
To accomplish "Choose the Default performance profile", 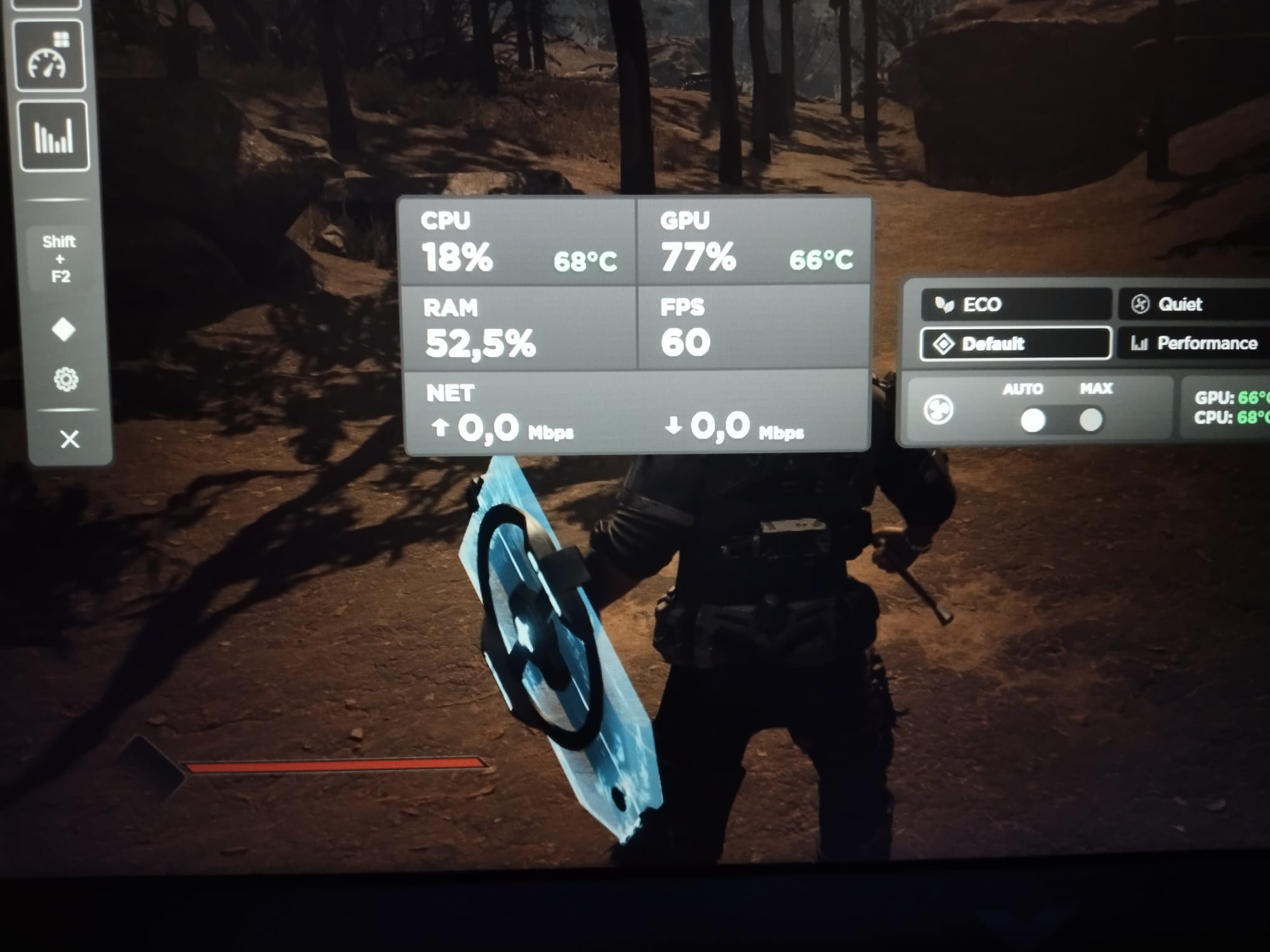I will coord(1015,343).
